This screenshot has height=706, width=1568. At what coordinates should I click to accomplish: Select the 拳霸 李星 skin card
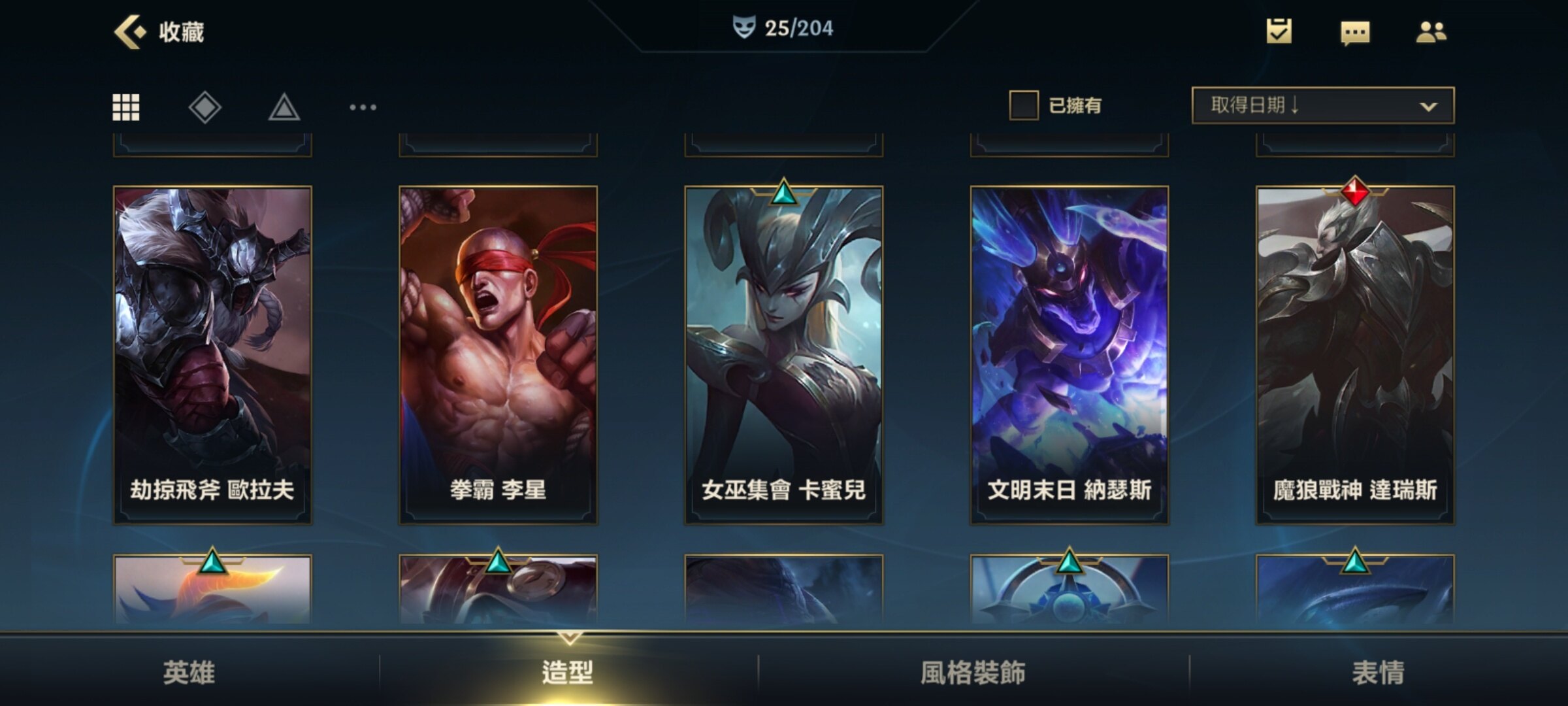pyautogui.click(x=498, y=354)
